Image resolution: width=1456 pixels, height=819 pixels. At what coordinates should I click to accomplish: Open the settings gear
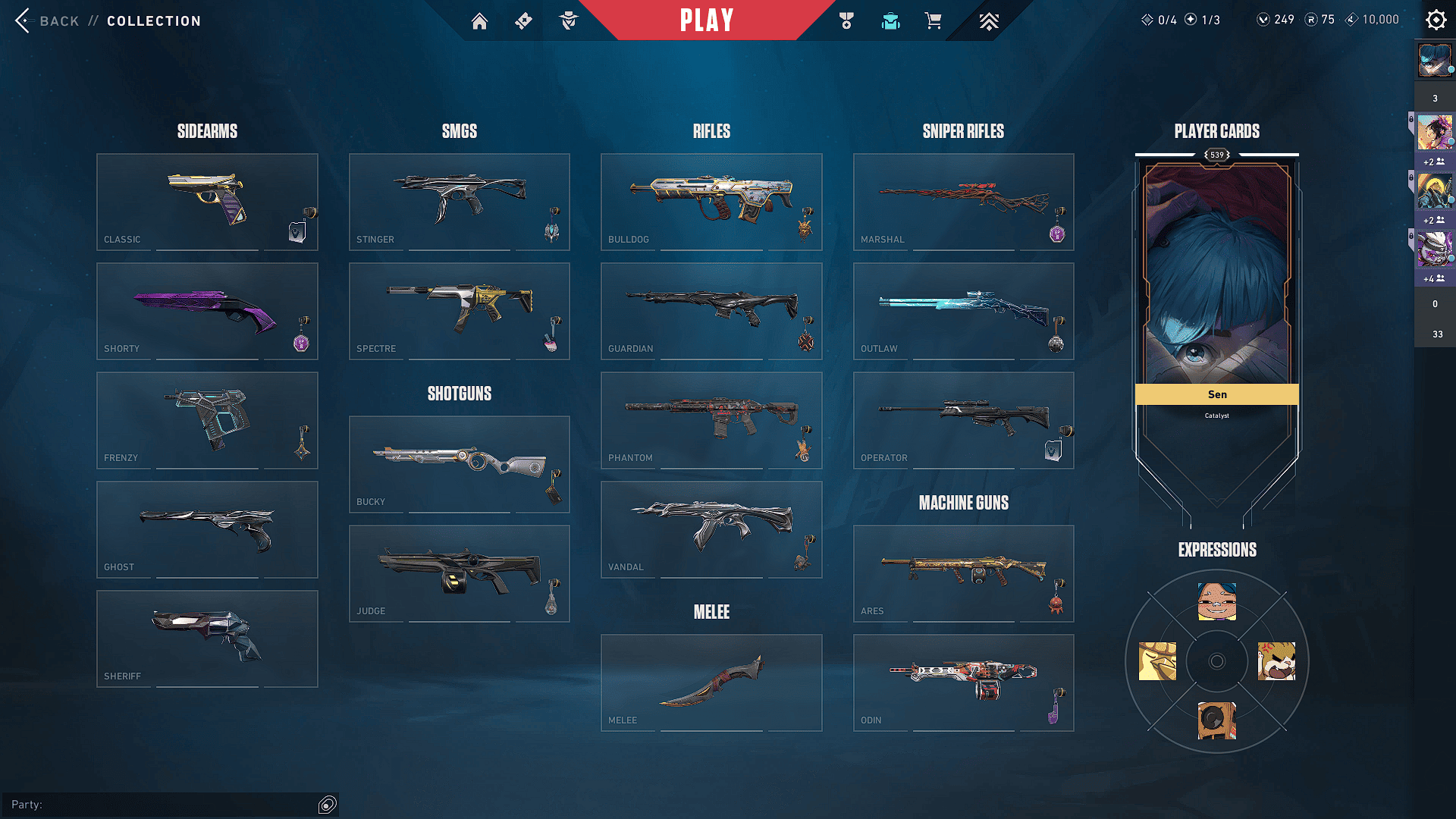[x=1436, y=20]
